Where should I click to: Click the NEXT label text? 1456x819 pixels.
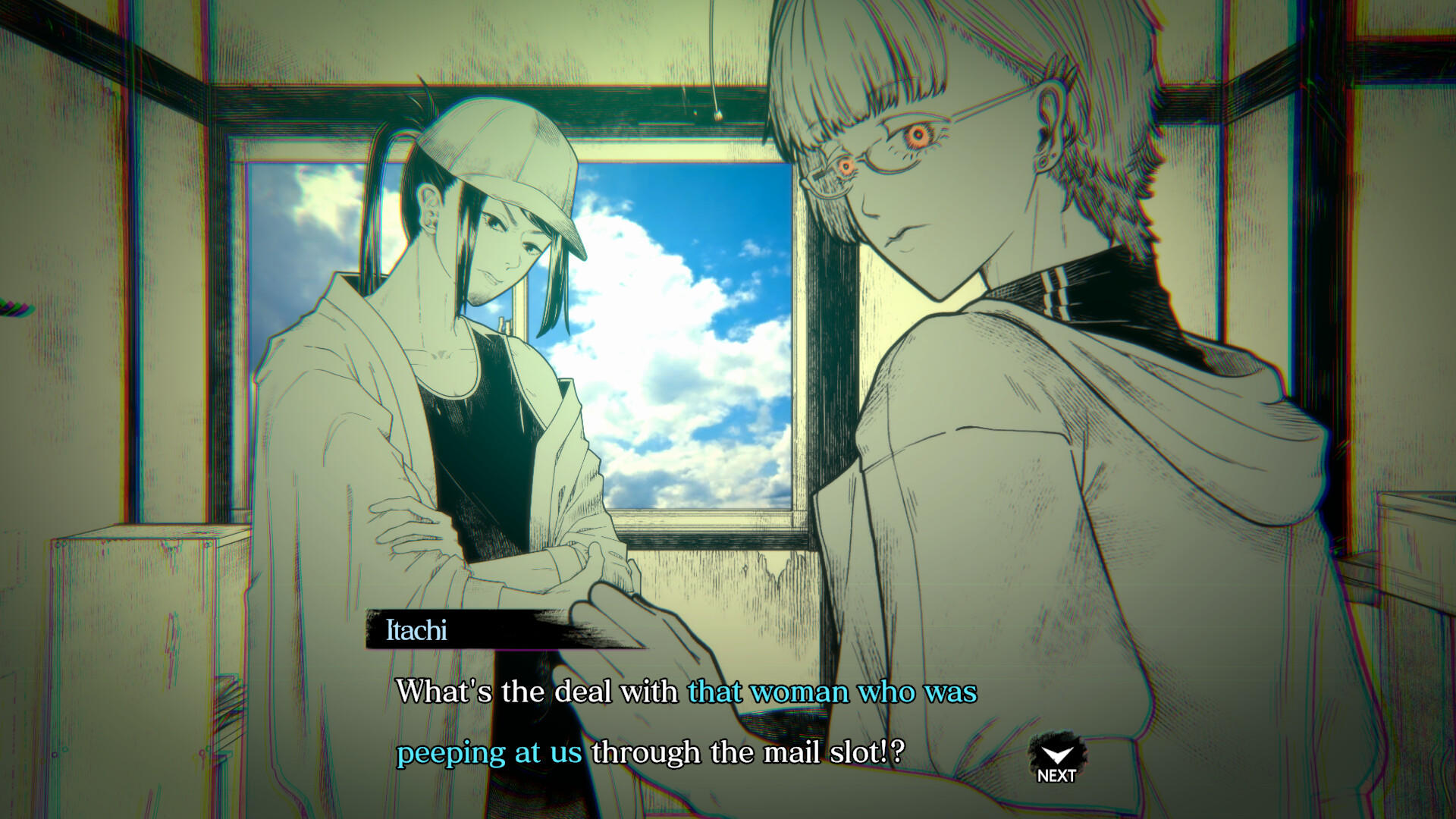pos(1057,774)
